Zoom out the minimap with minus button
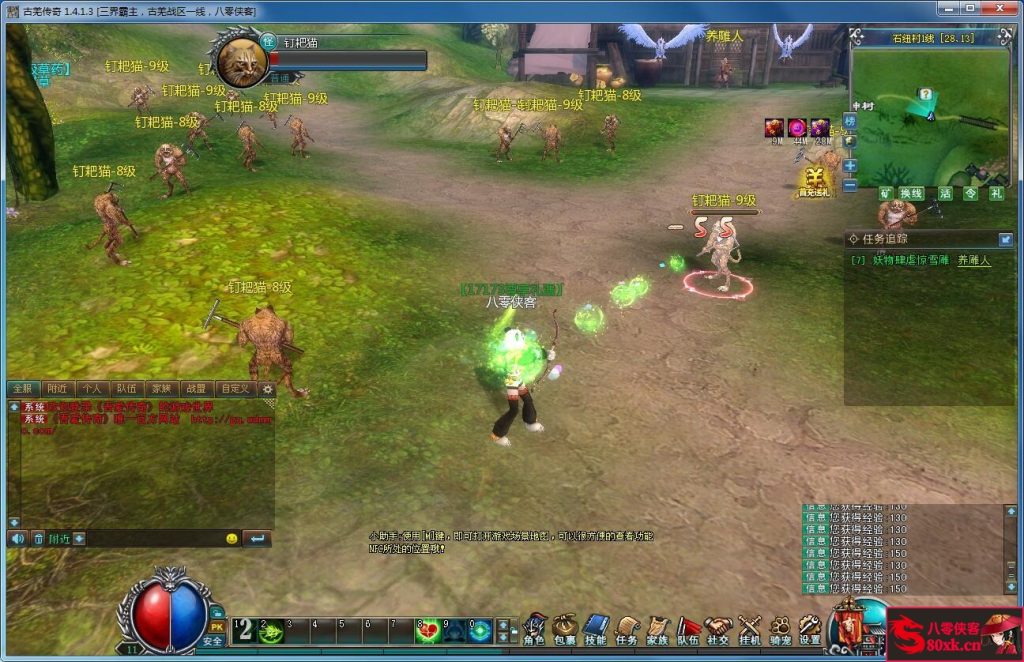Viewport: 1024px width, 662px height. pyautogui.click(x=850, y=185)
